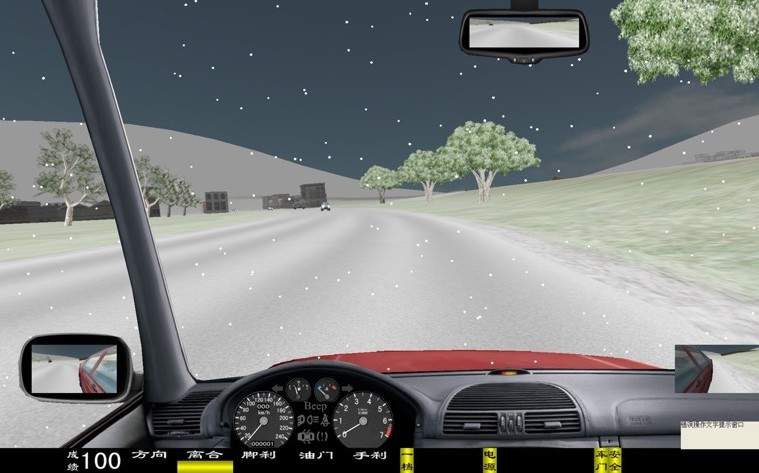
Task: Toggle the 电源 power indicator
Action: click(x=489, y=460)
